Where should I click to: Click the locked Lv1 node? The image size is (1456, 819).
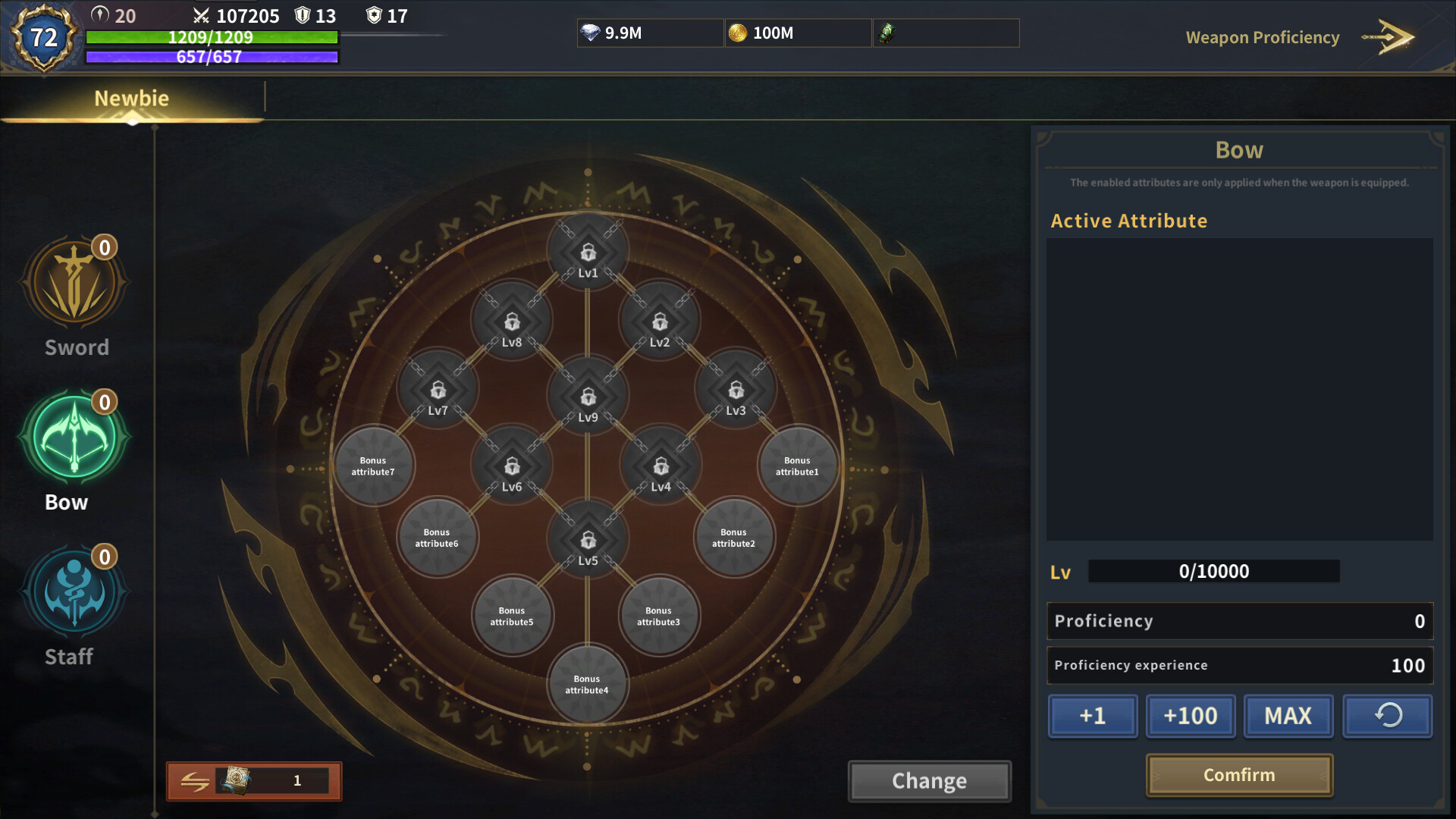pos(587,253)
